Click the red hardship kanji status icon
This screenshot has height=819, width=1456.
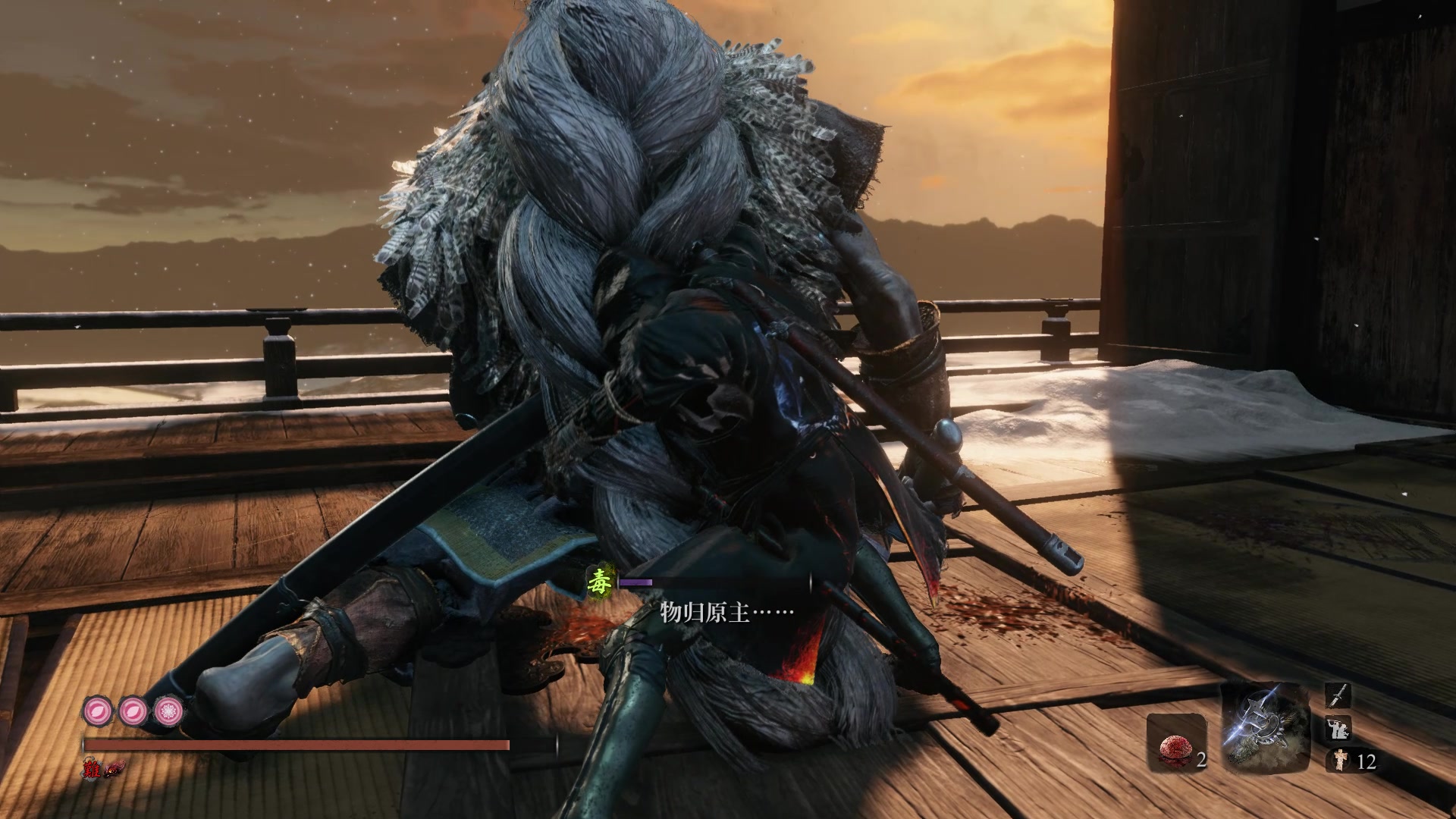tap(93, 769)
